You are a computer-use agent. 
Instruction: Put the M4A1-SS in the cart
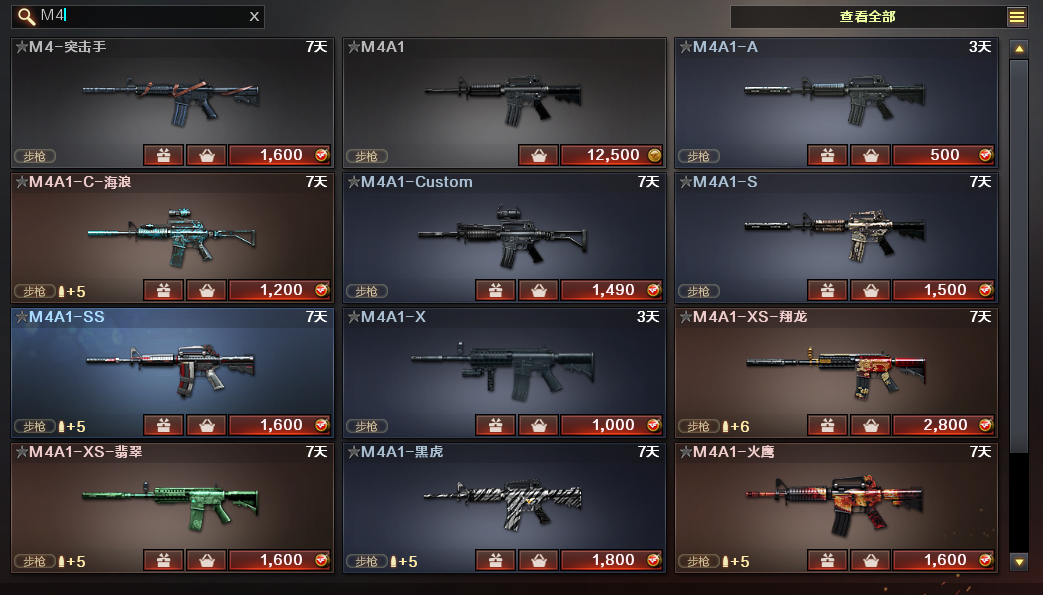206,425
